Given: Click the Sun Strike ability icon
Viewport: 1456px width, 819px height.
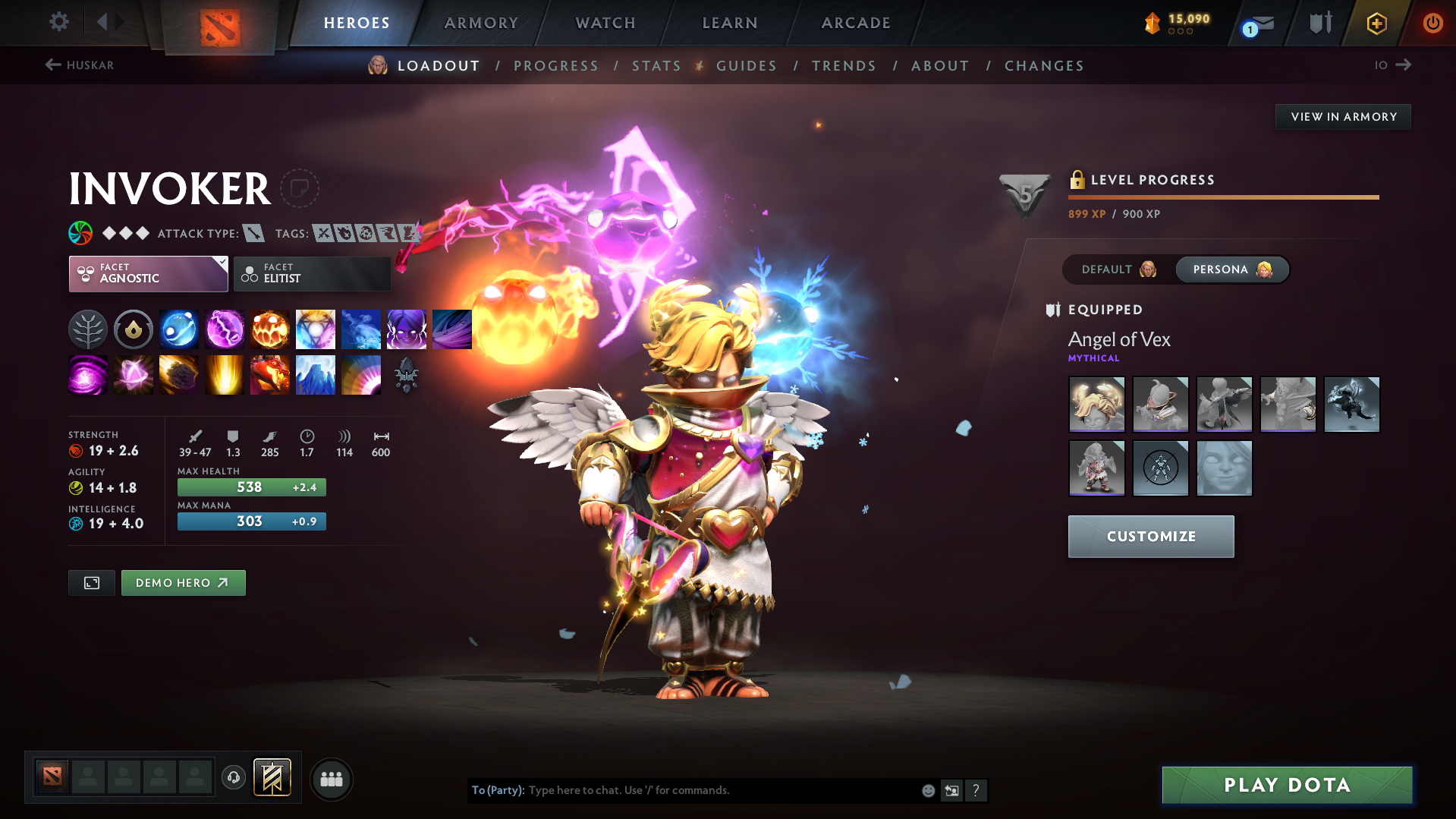Looking at the screenshot, I should click(x=225, y=374).
